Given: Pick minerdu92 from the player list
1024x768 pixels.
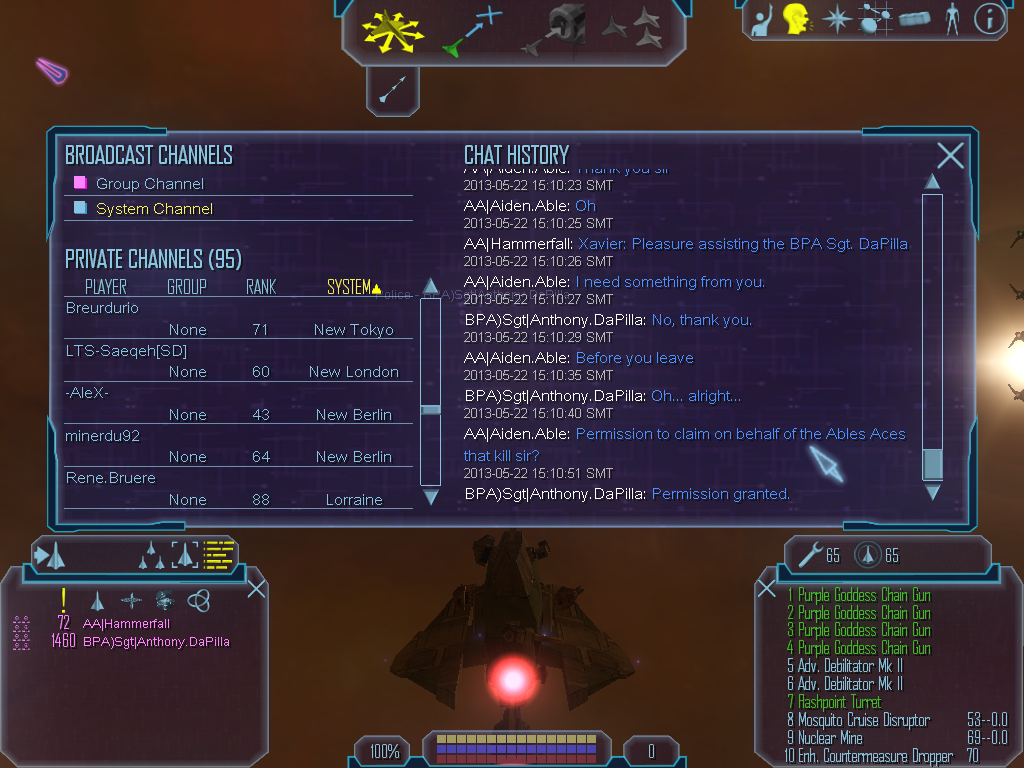Looking at the screenshot, I should pyautogui.click(x=103, y=435).
